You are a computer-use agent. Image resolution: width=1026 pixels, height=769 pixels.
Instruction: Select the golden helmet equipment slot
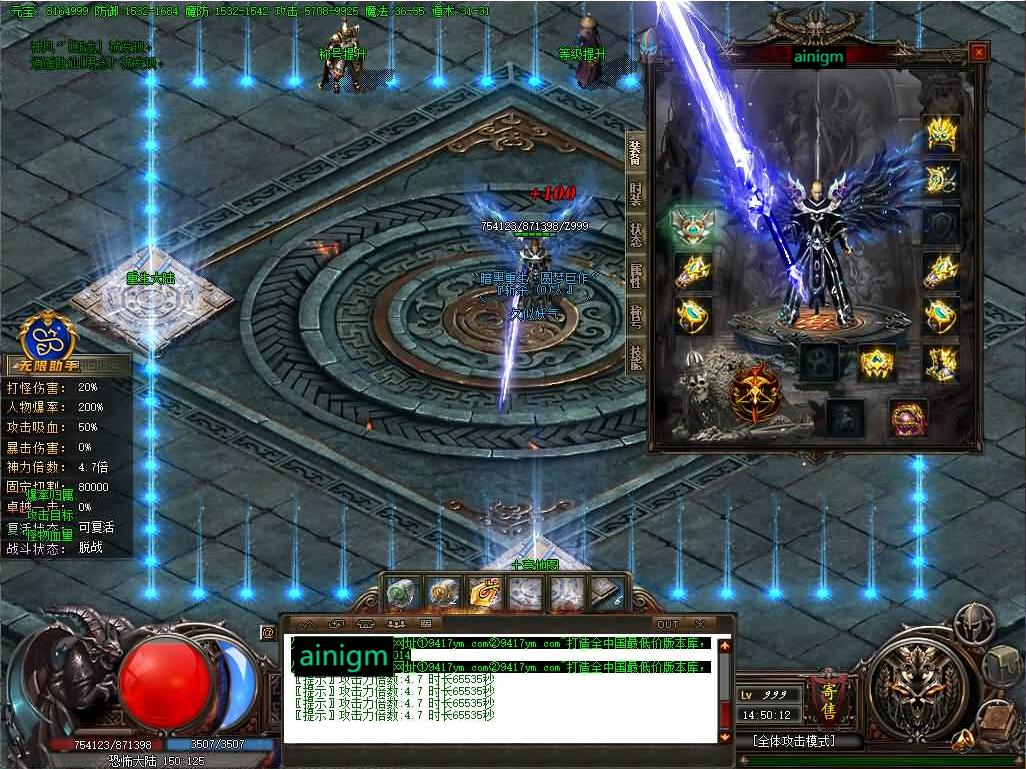[x=941, y=134]
